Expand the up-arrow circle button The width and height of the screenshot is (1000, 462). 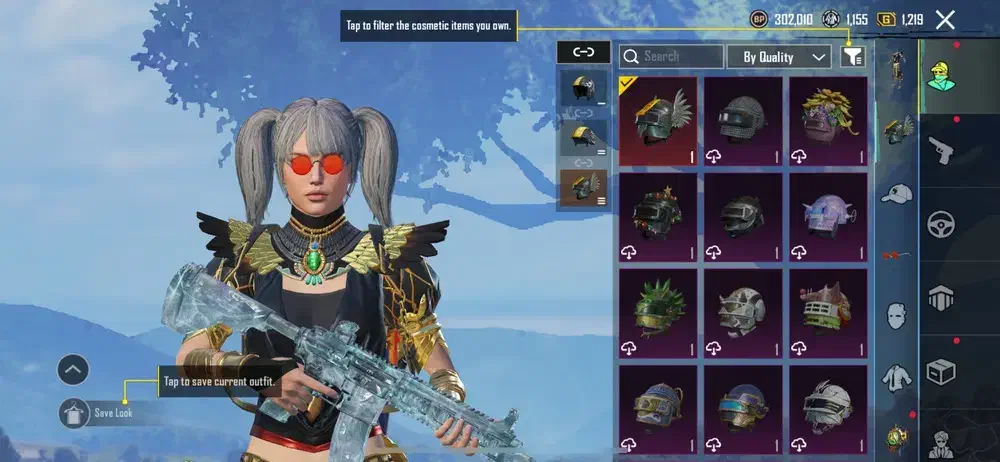[74, 371]
